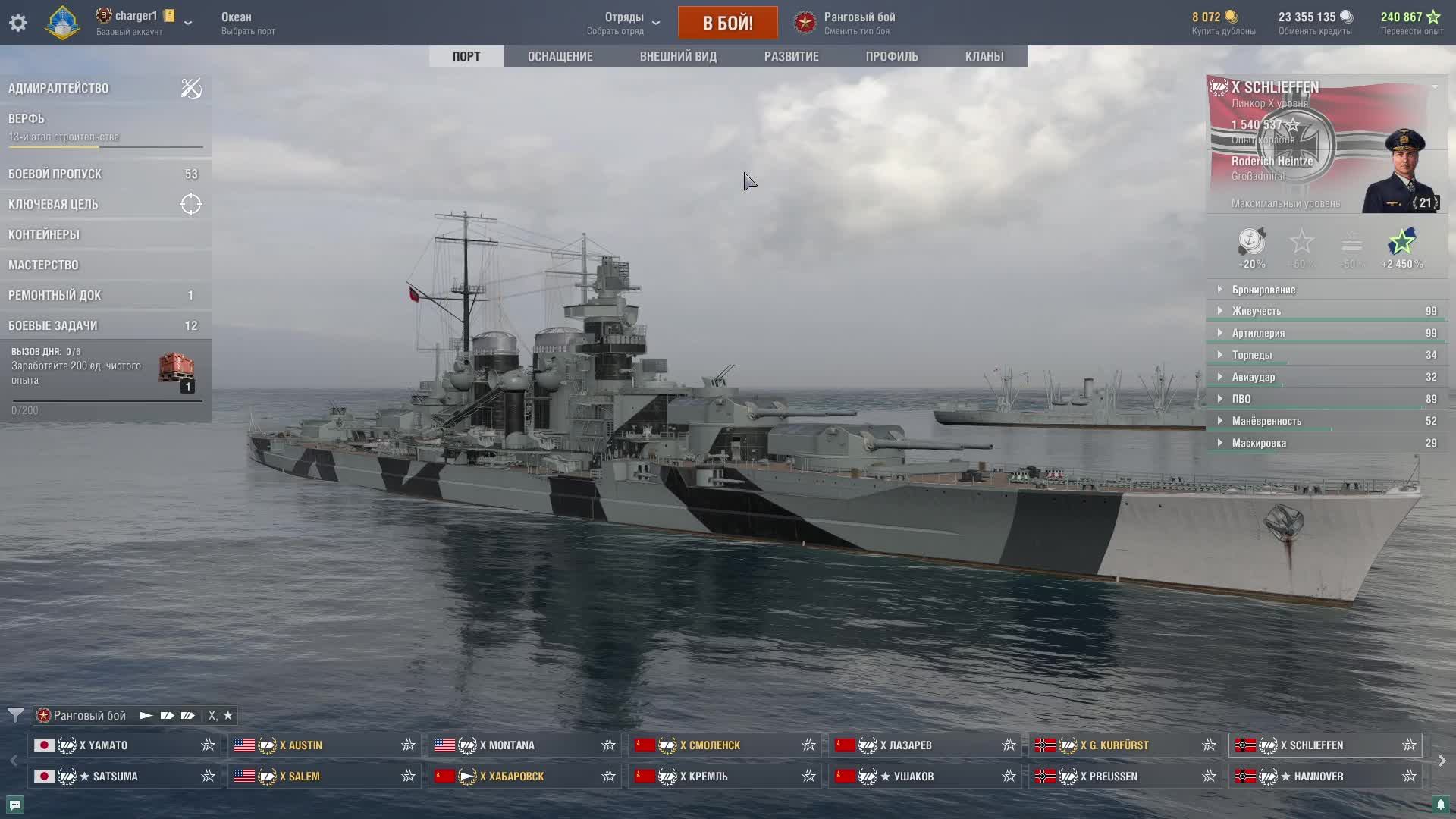Image resolution: width=1456 pixels, height=819 pixels.
Task: Show the ПРОФИЛЬ tab
Action: point(891,56)
